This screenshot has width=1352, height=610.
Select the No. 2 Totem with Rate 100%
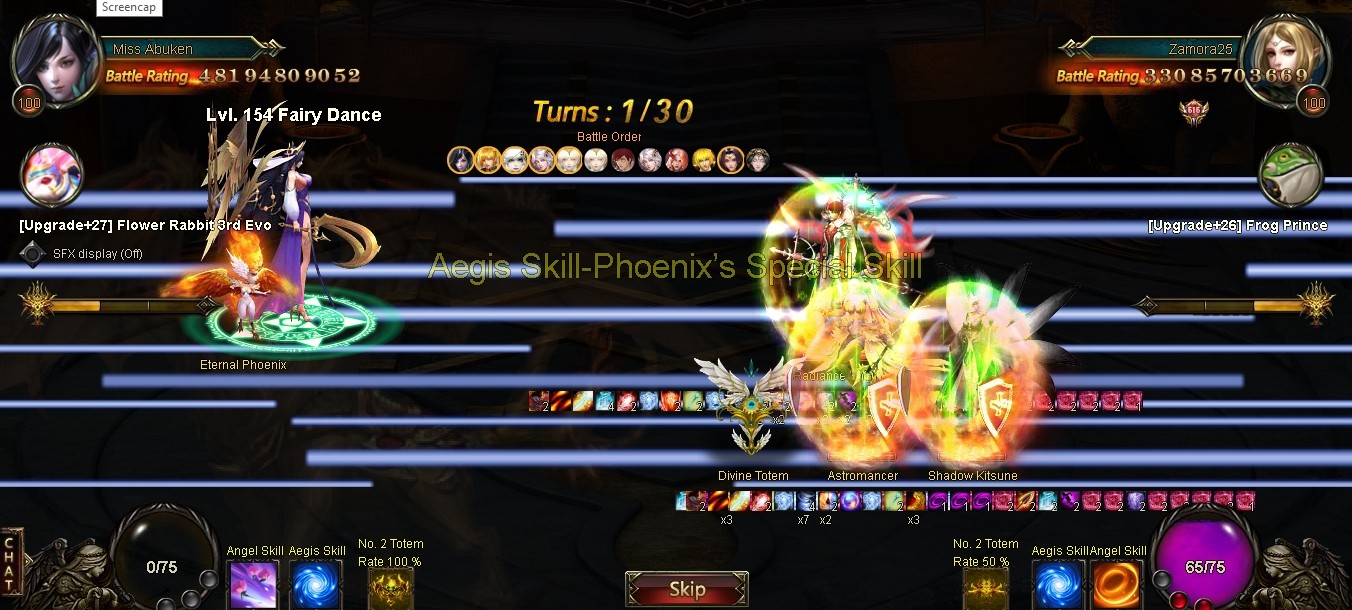[390, 586]
